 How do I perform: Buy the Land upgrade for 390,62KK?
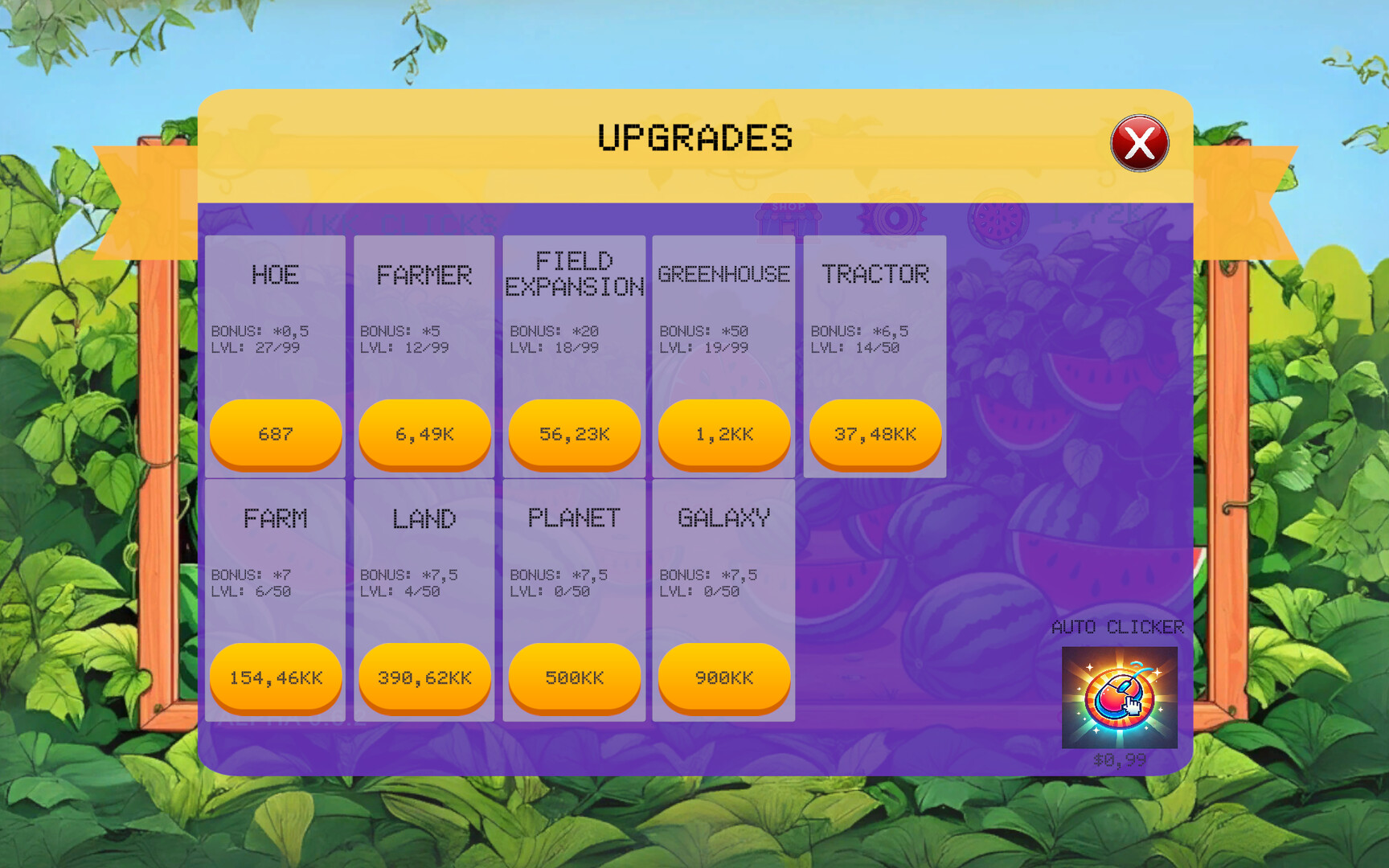point(424,678)
